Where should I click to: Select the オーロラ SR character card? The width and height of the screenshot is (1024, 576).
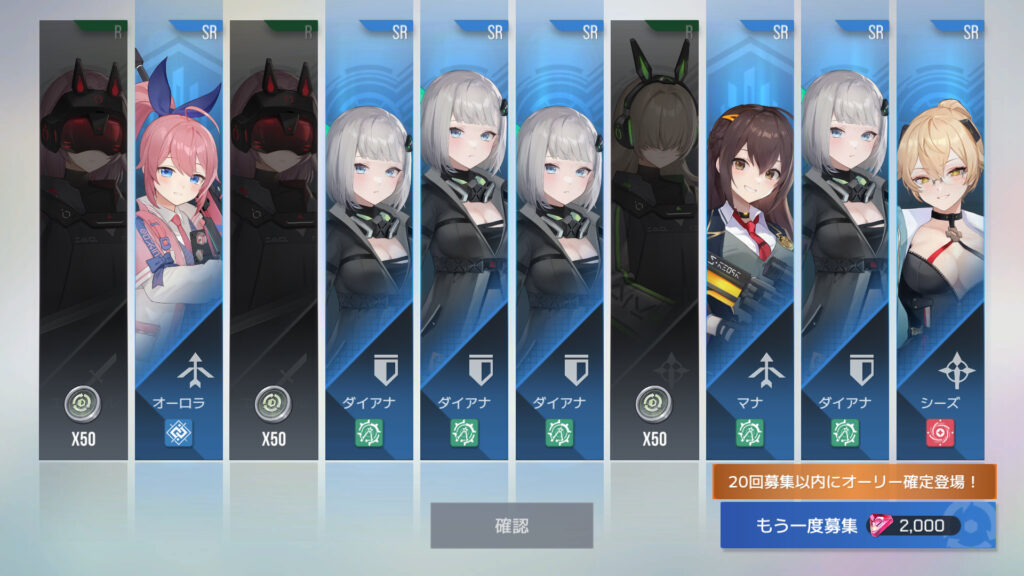coord(178,240)
